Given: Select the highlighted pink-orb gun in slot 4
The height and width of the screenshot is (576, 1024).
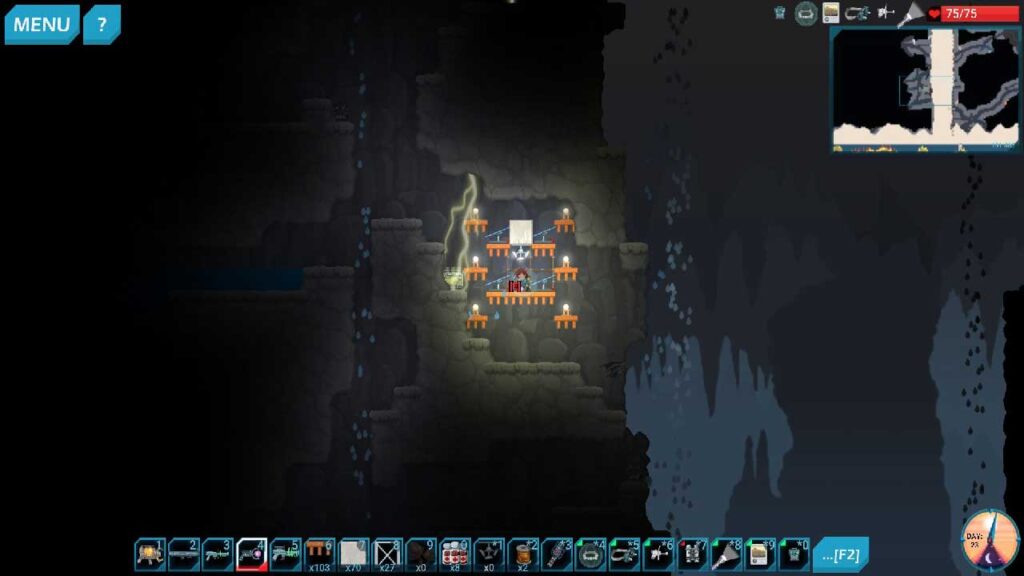Looking at the screenshot, I should point(252,553).
